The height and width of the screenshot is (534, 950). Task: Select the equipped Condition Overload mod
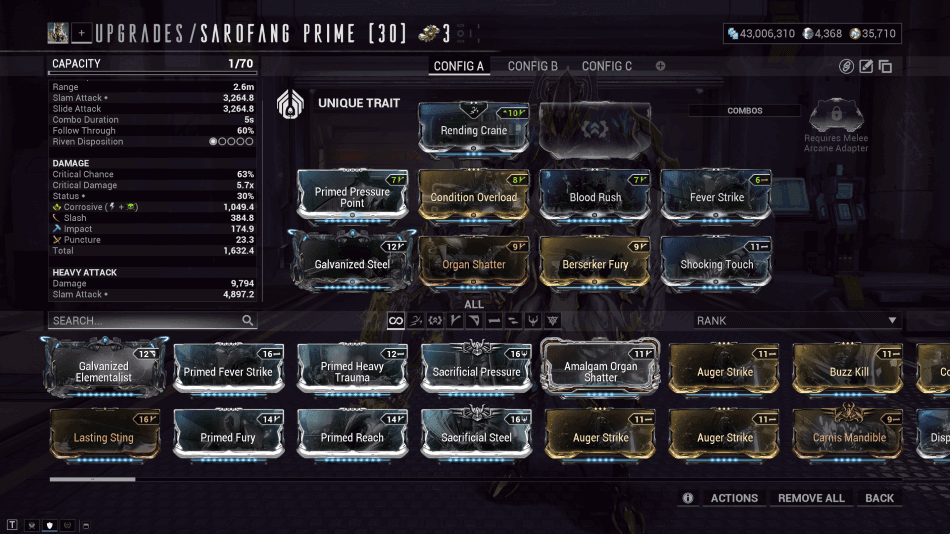click(x=474, y=196)
